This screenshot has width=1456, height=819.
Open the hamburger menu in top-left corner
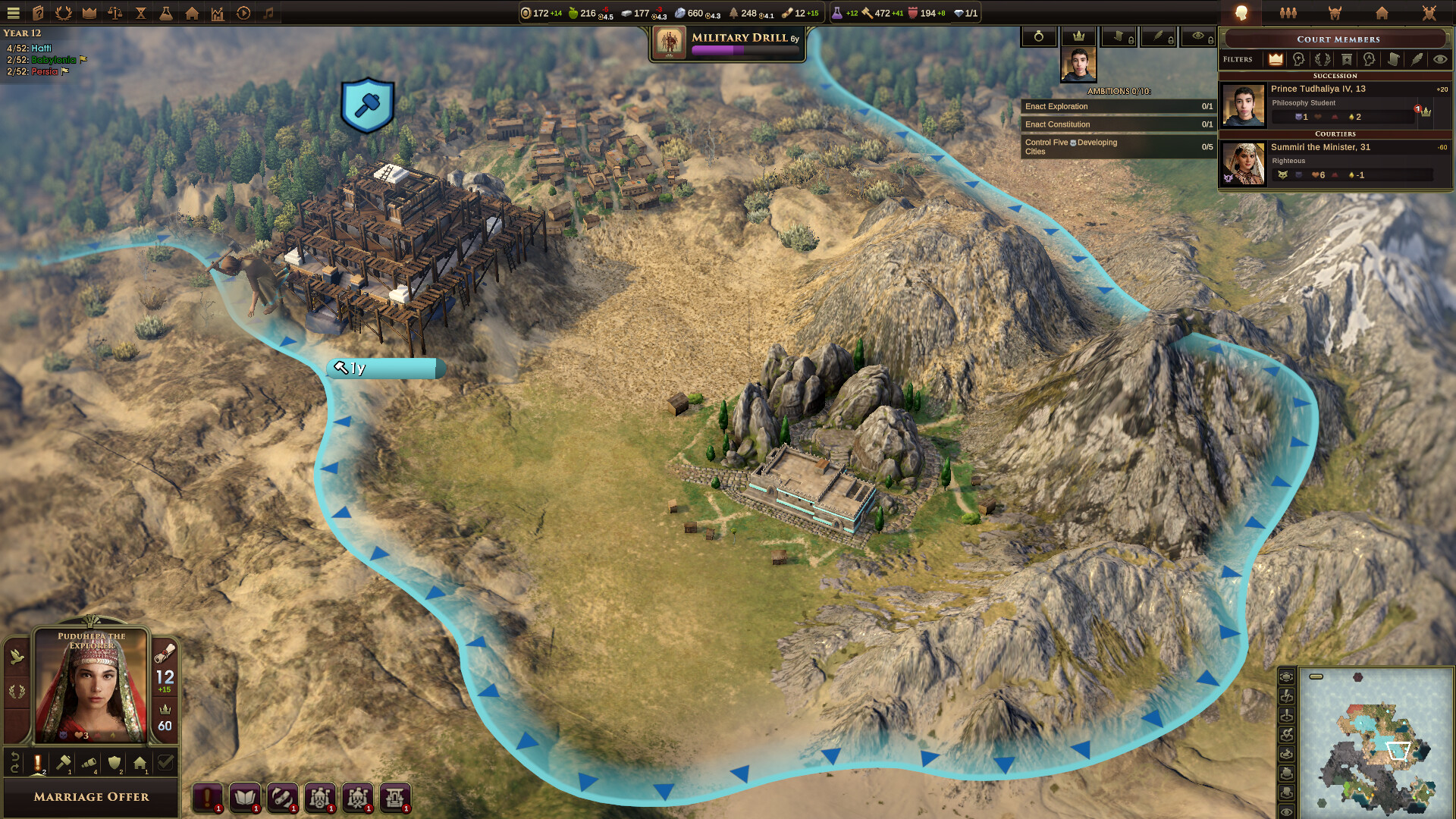pos(13,13)
